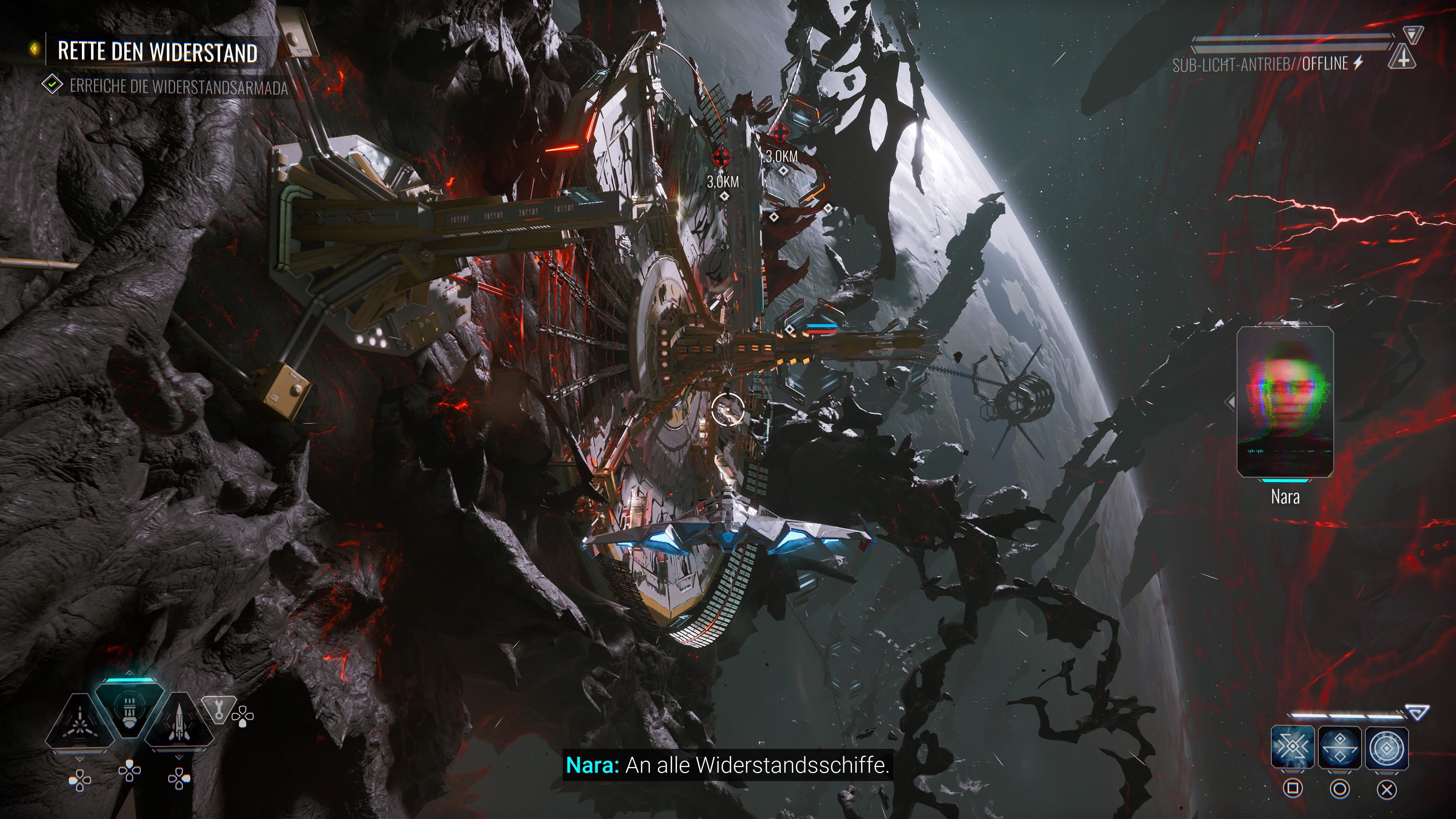Select the laser cannon weapon with the burst icon
The width and height of the screenshot is (1456, 819).
point(80,722)
